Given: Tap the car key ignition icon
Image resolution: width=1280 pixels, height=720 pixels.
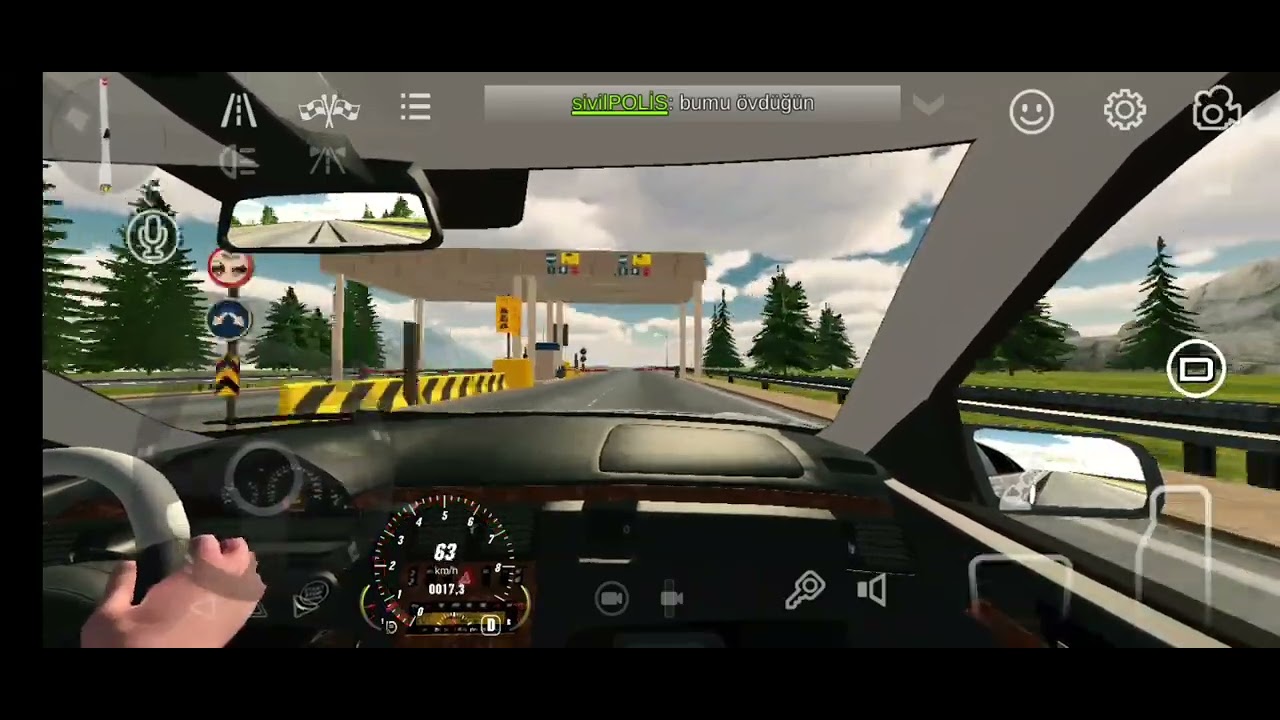Looking at the screenshot, I should coord(805,590).
